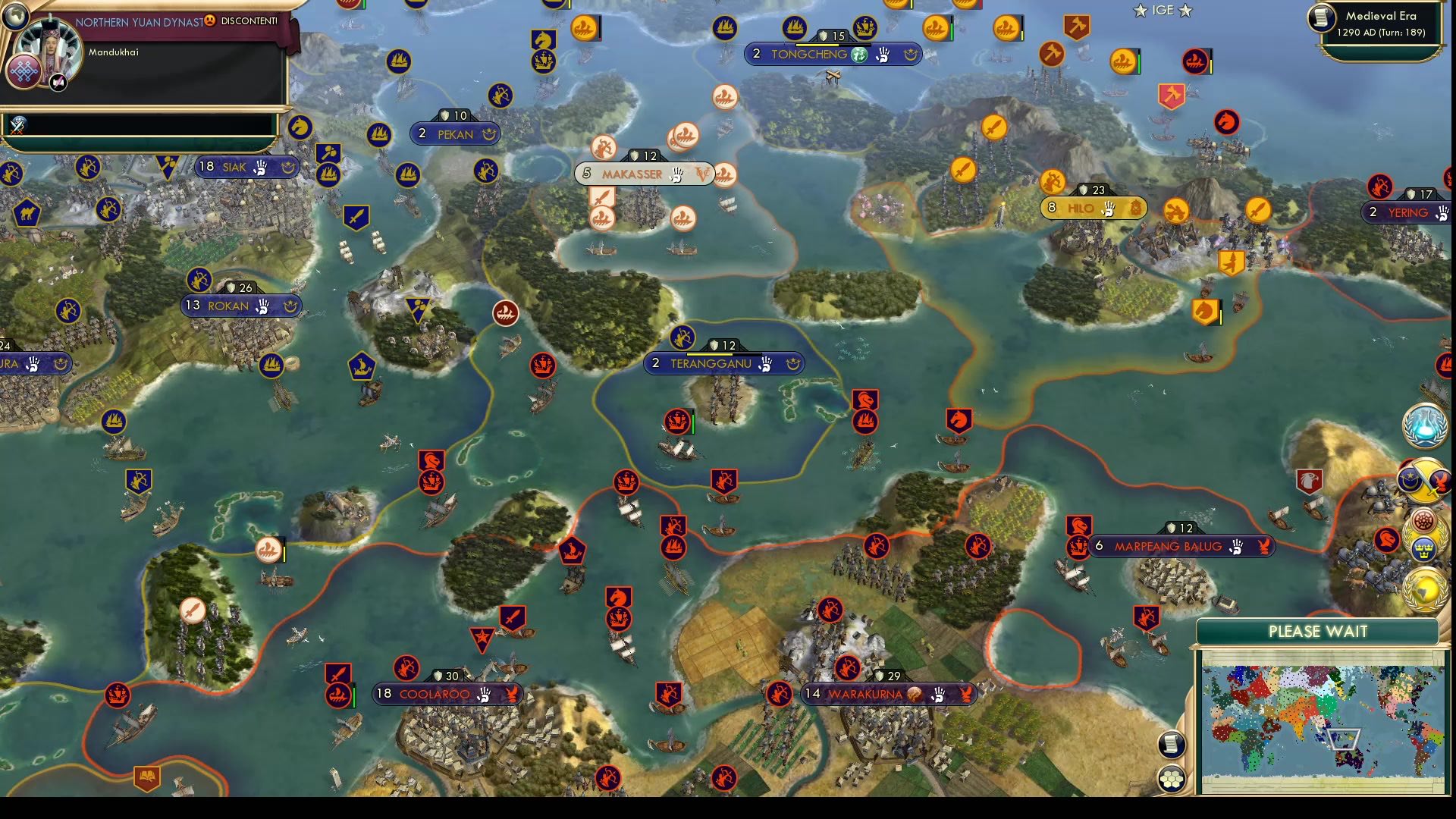This screenshot has width=1456, height=819.
Task: Select the Makasser city banner
Action: tap(645, 174)
